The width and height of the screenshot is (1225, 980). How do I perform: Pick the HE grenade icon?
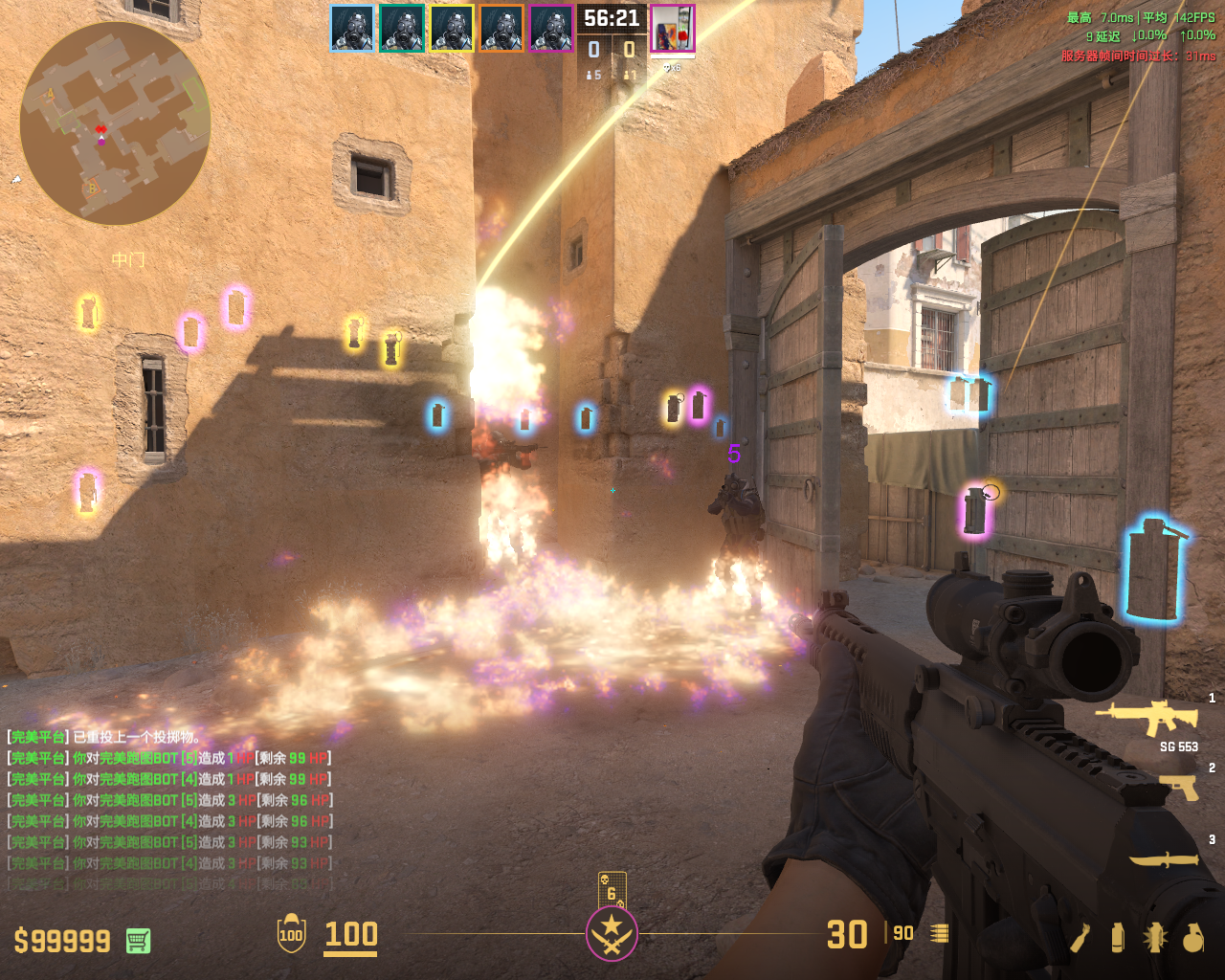pyautogui.click(x=1192, y=937)
